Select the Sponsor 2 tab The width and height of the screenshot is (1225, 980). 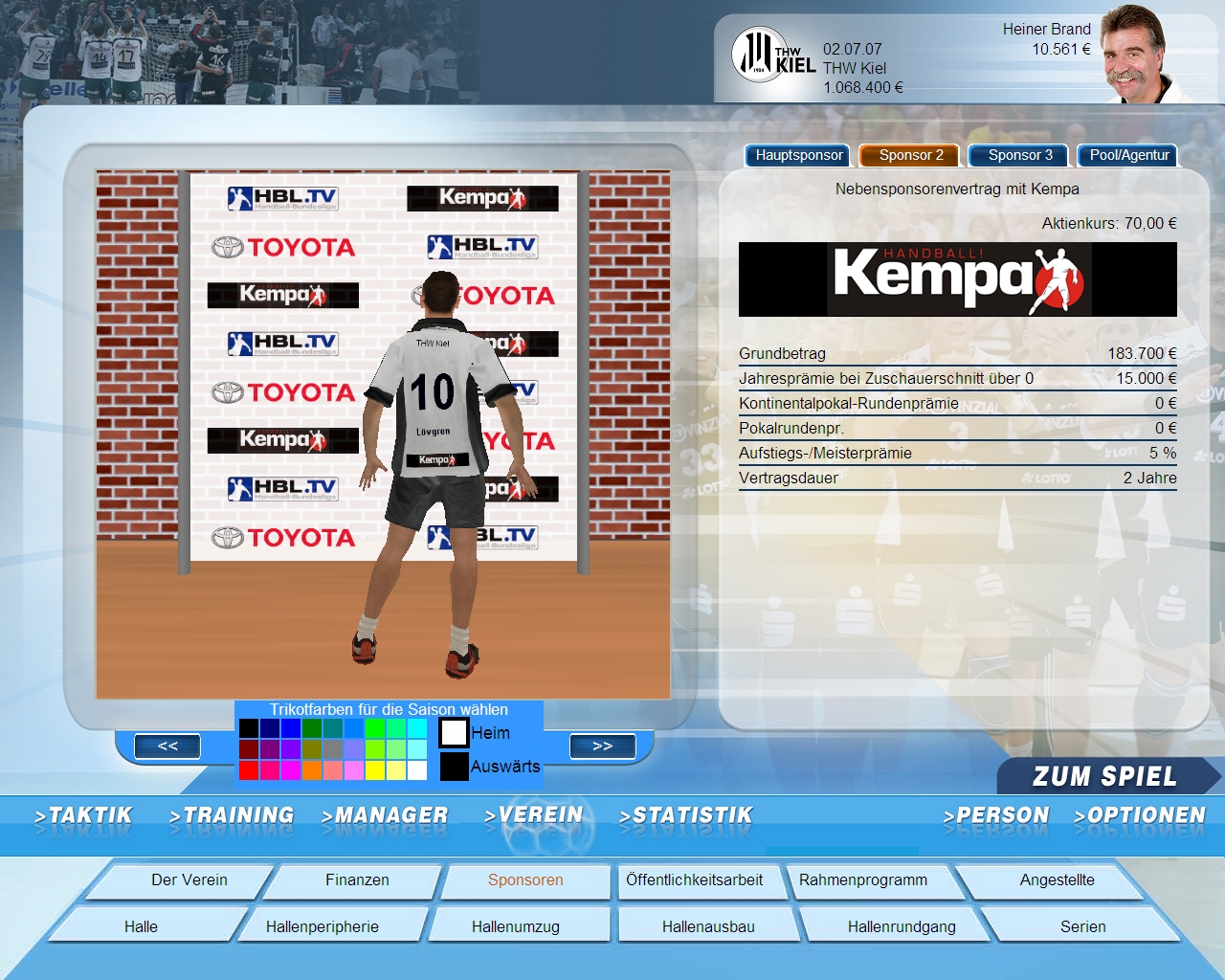tap(911, 155)
